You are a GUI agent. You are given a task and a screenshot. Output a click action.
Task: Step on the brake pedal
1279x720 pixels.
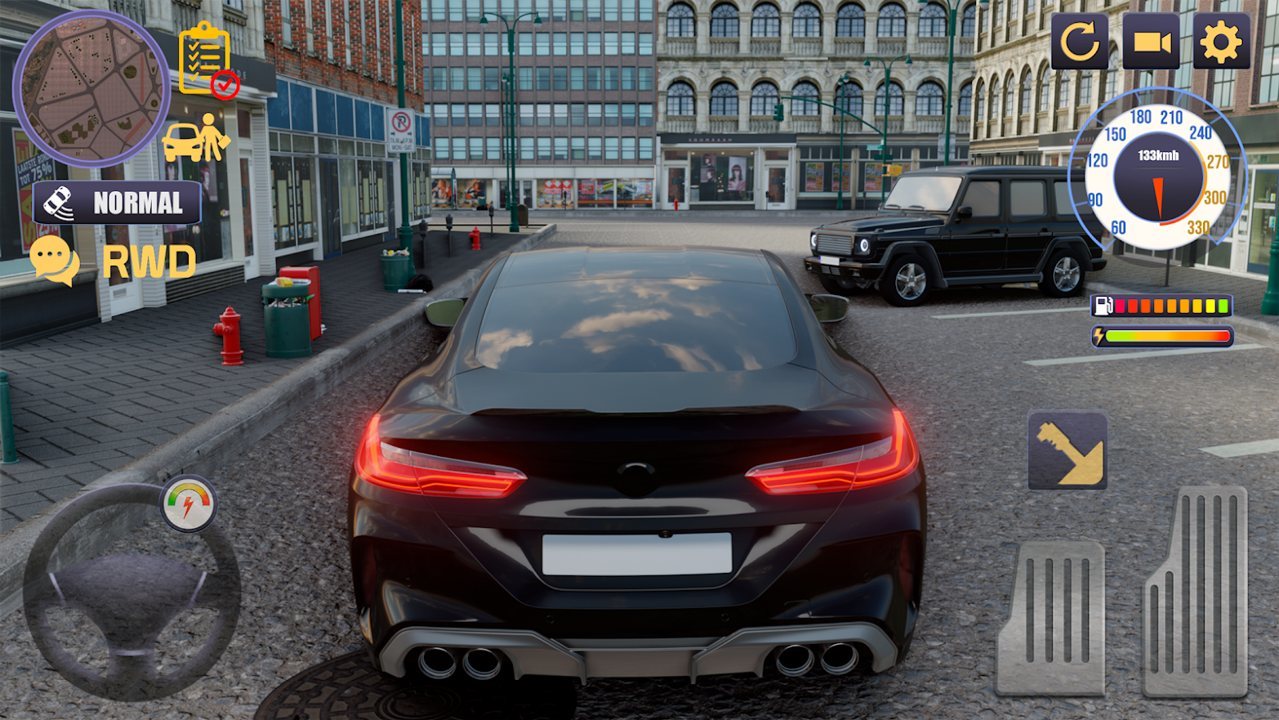click(1050, 618)
